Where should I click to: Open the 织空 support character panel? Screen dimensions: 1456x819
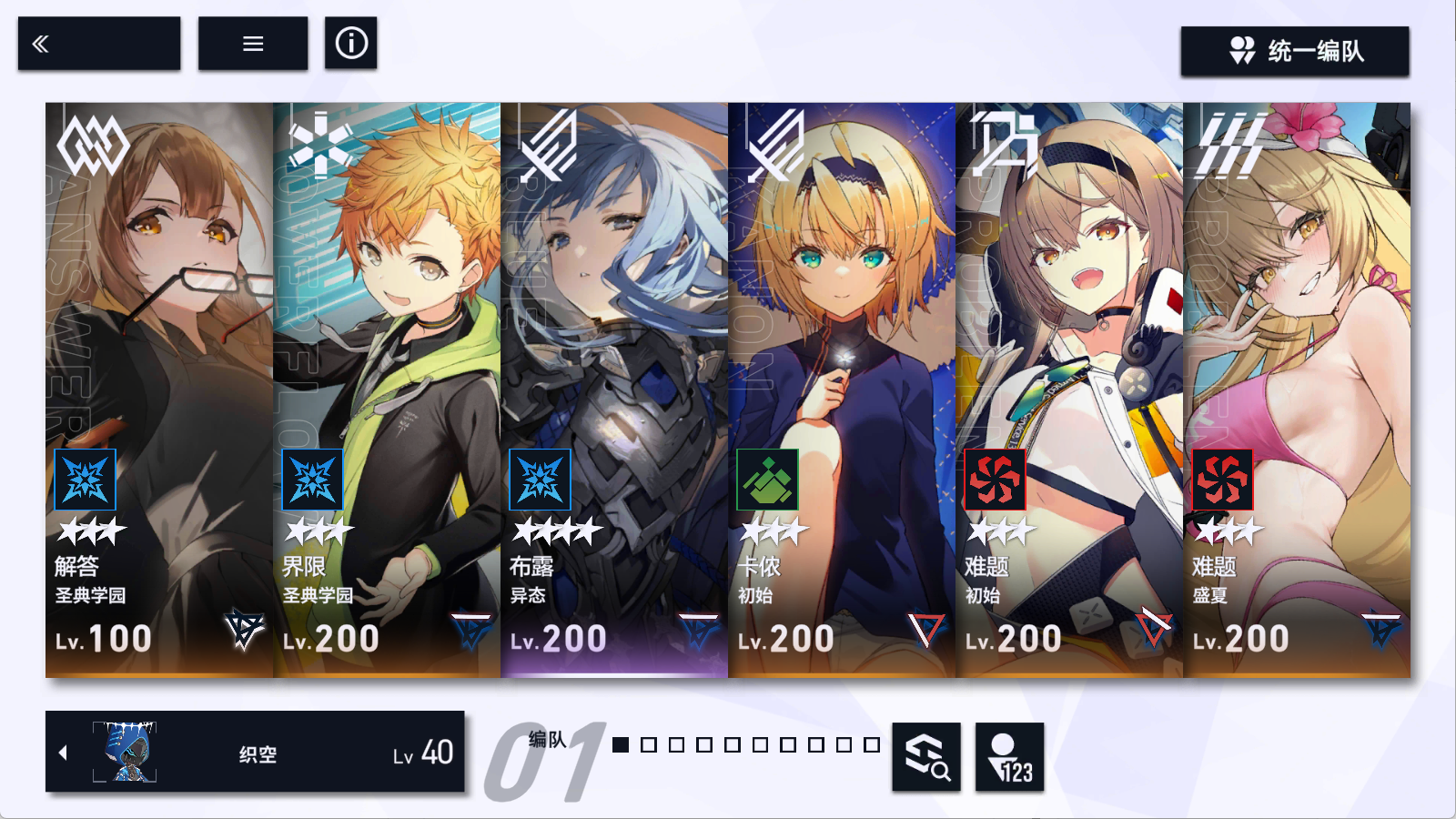pyautogui.click(x=255, y=752)
